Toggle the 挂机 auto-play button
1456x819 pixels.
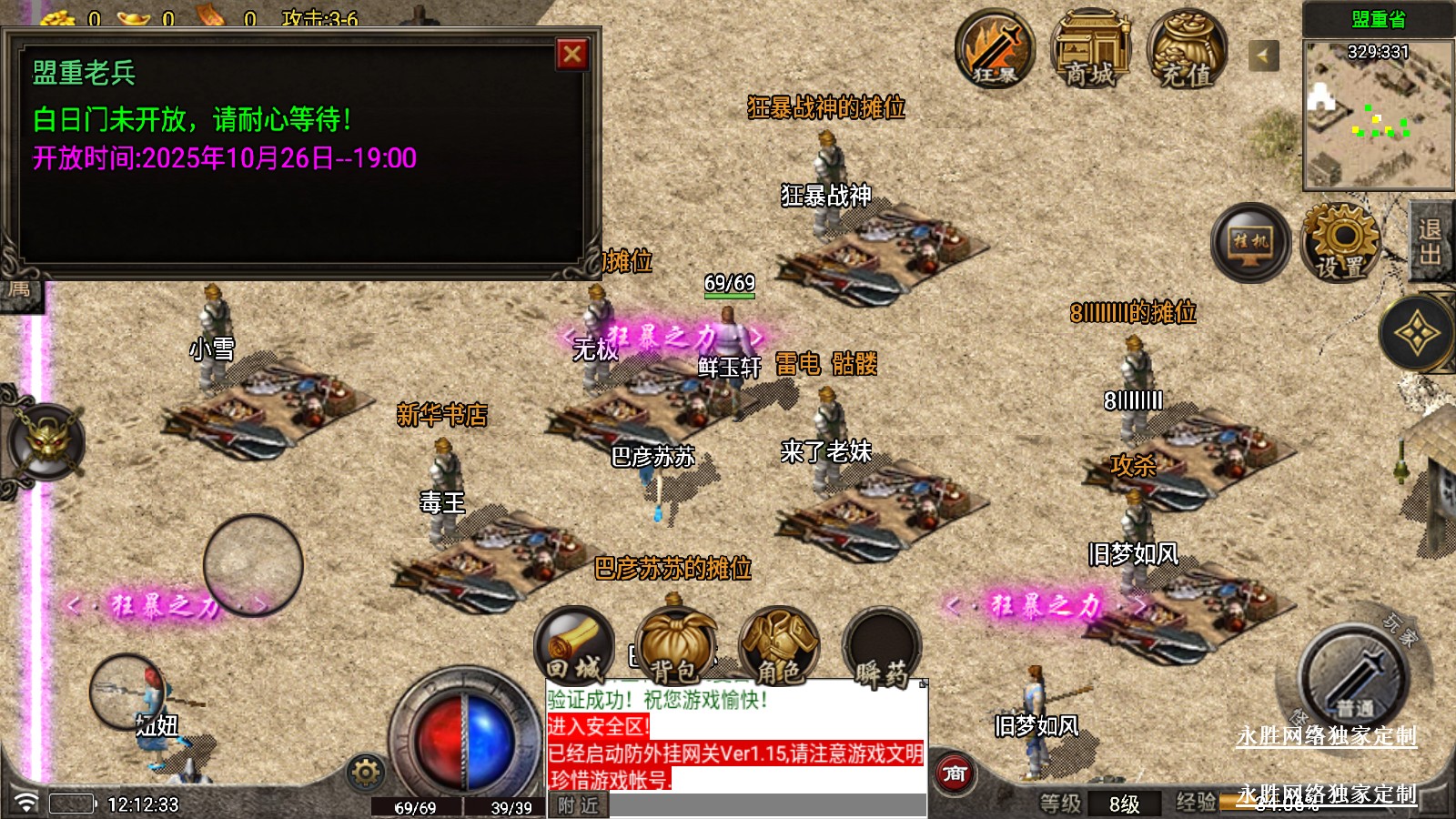(1250, 242)
